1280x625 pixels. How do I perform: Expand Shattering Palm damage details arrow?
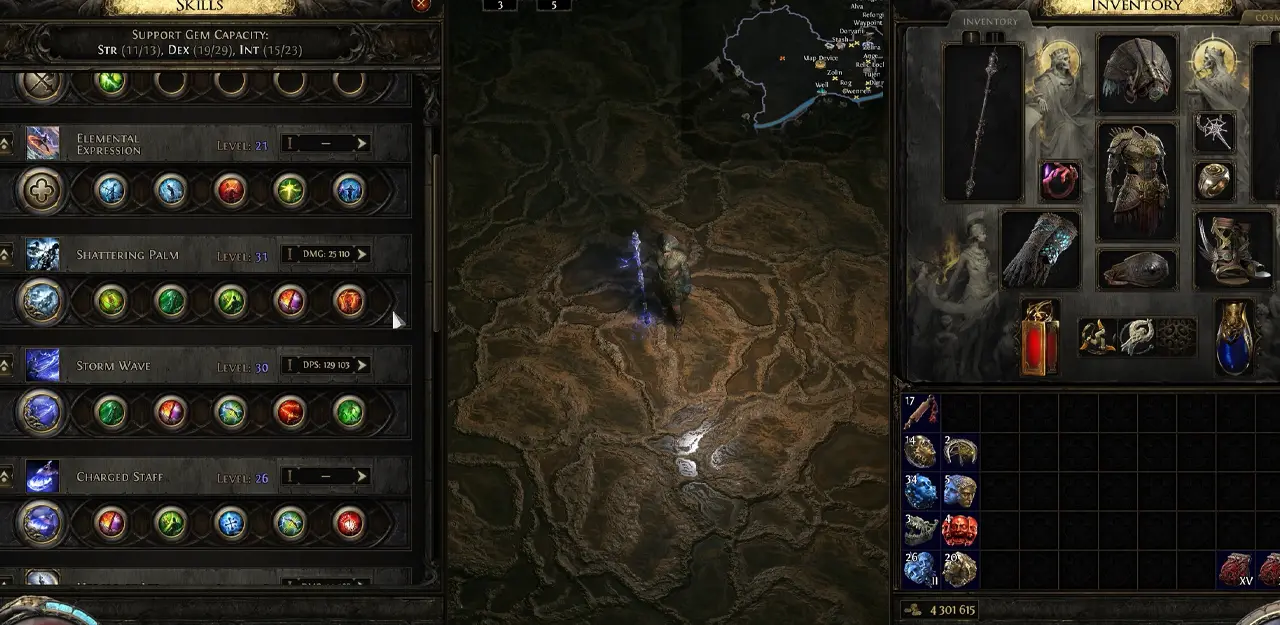click(362, 254)
